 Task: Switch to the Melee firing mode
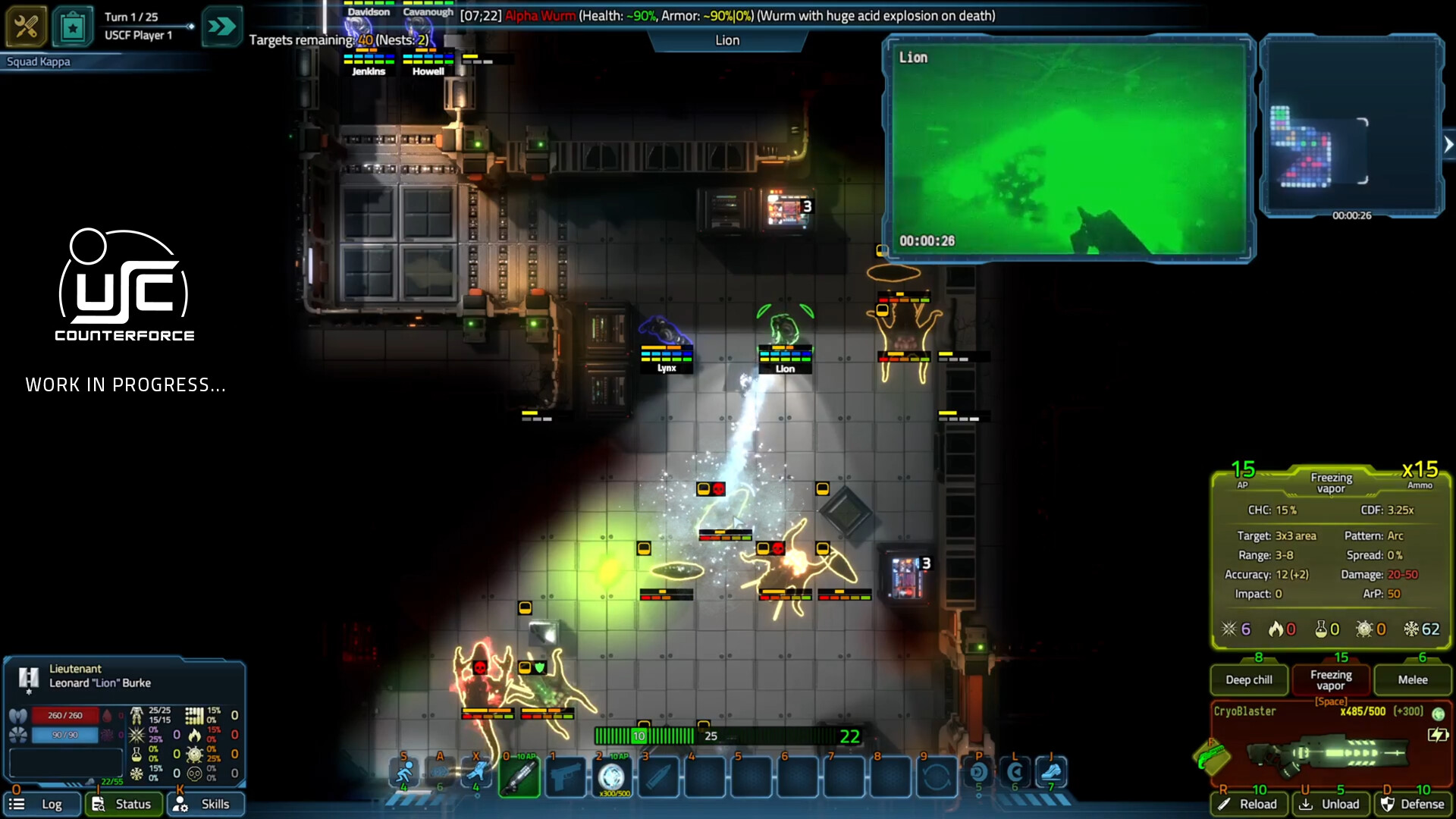pos(1412,679)
